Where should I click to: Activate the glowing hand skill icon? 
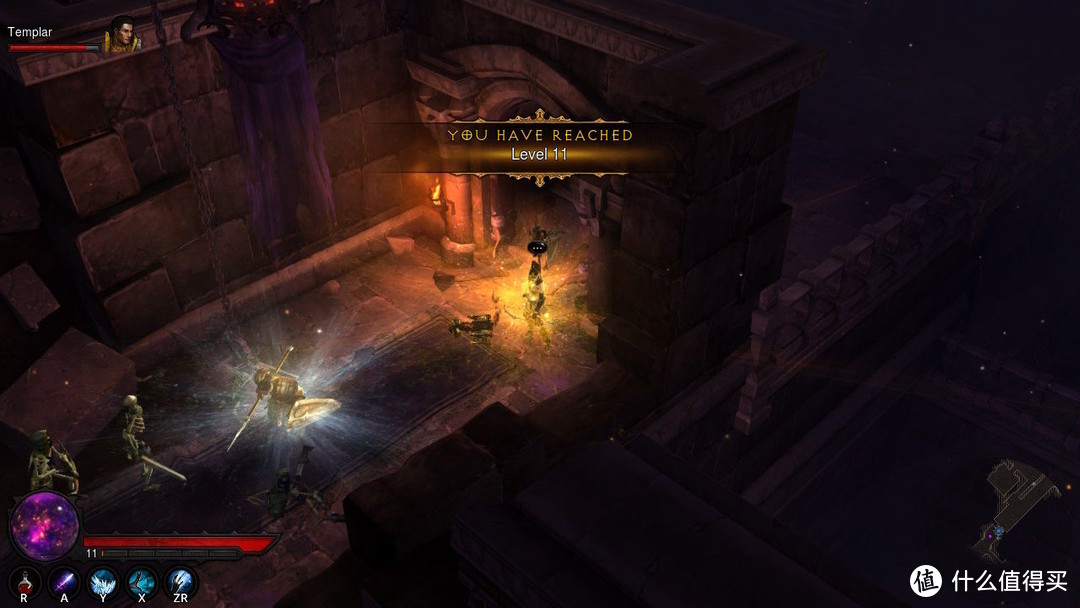pos(181,581)
